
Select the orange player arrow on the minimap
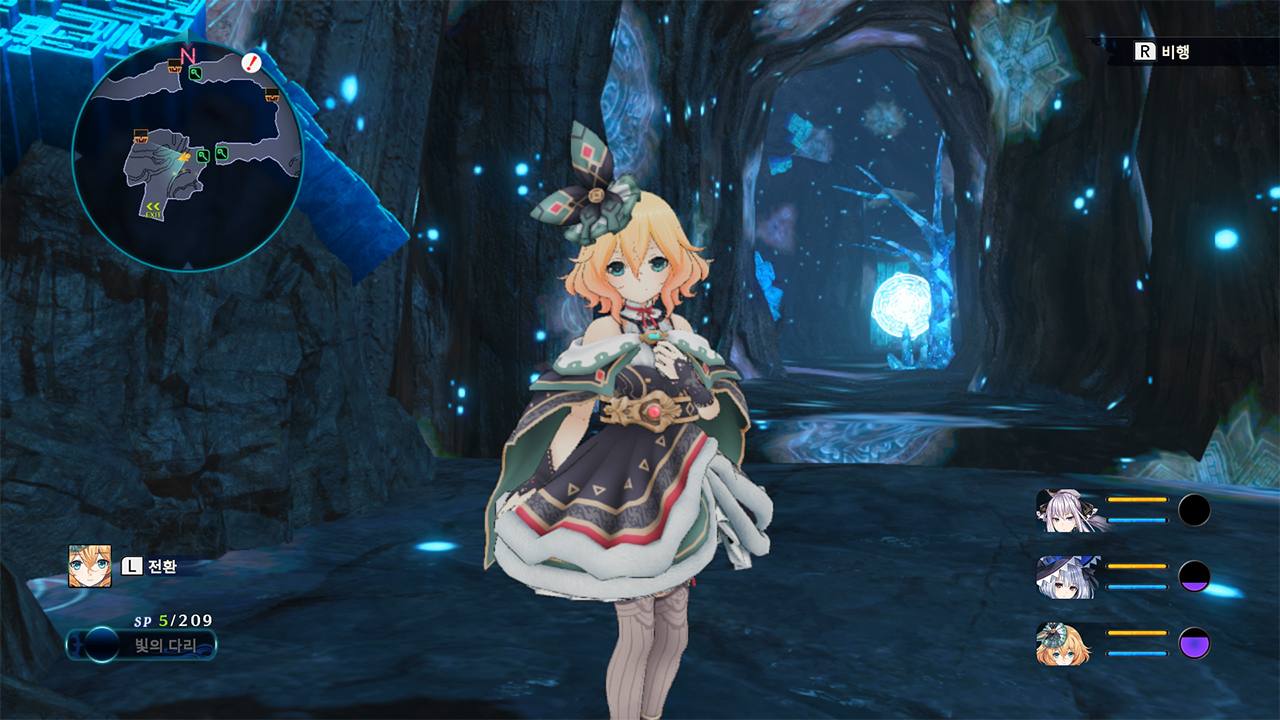click(x=183, y=157)
